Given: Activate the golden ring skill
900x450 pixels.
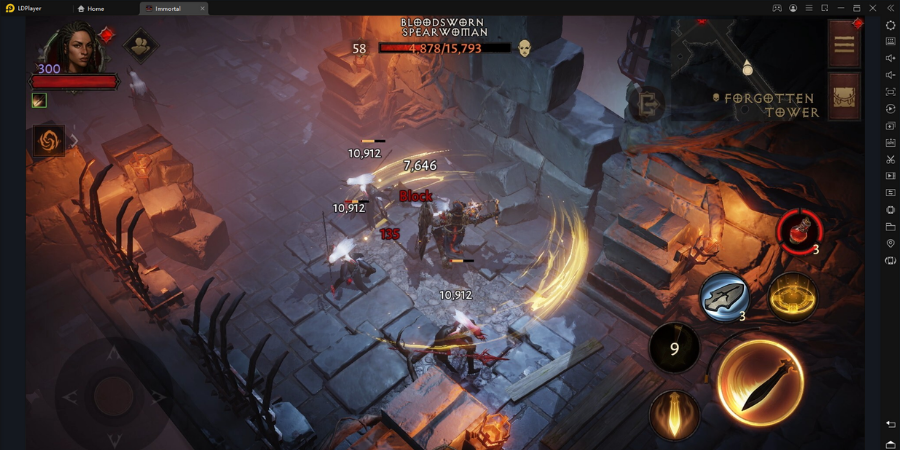Looking at the screenshot, I should coord(792,297).
